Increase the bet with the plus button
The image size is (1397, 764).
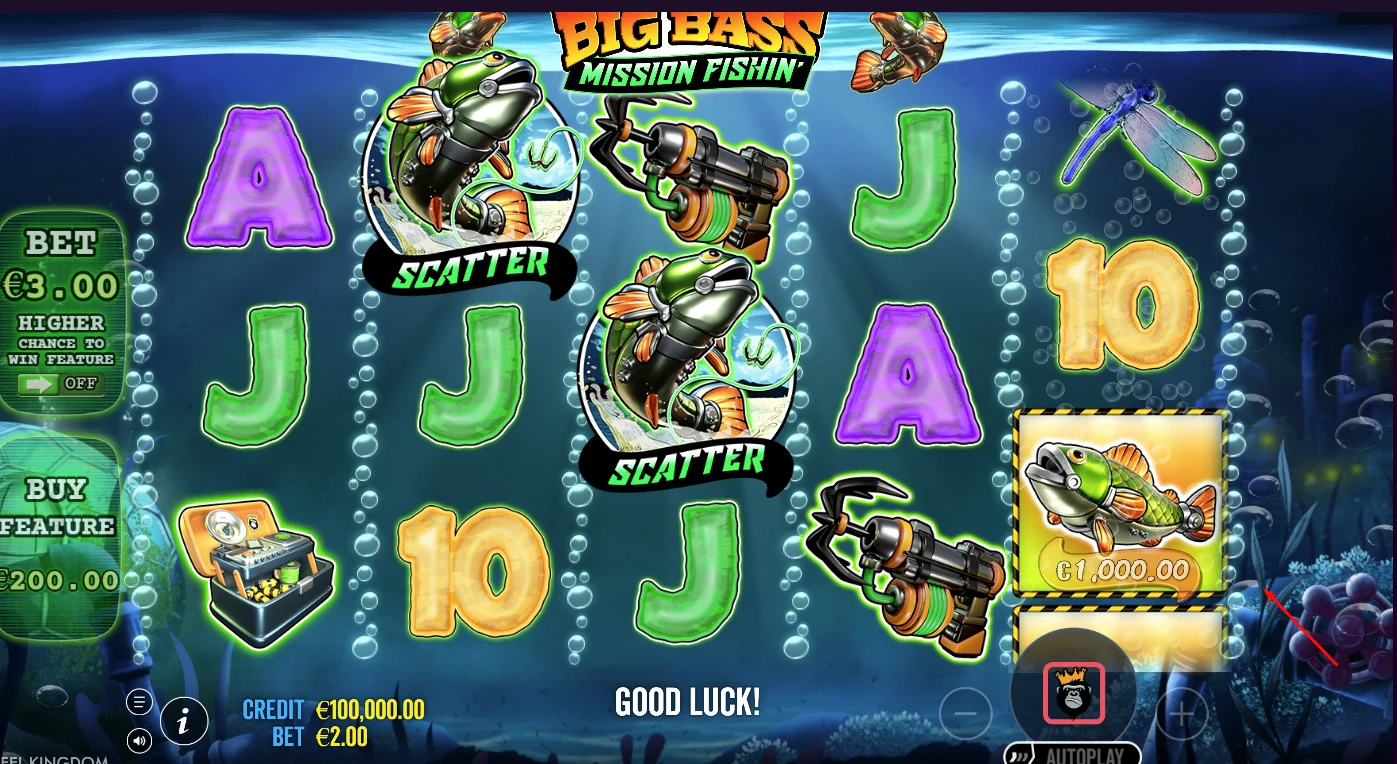point(1183,714)
